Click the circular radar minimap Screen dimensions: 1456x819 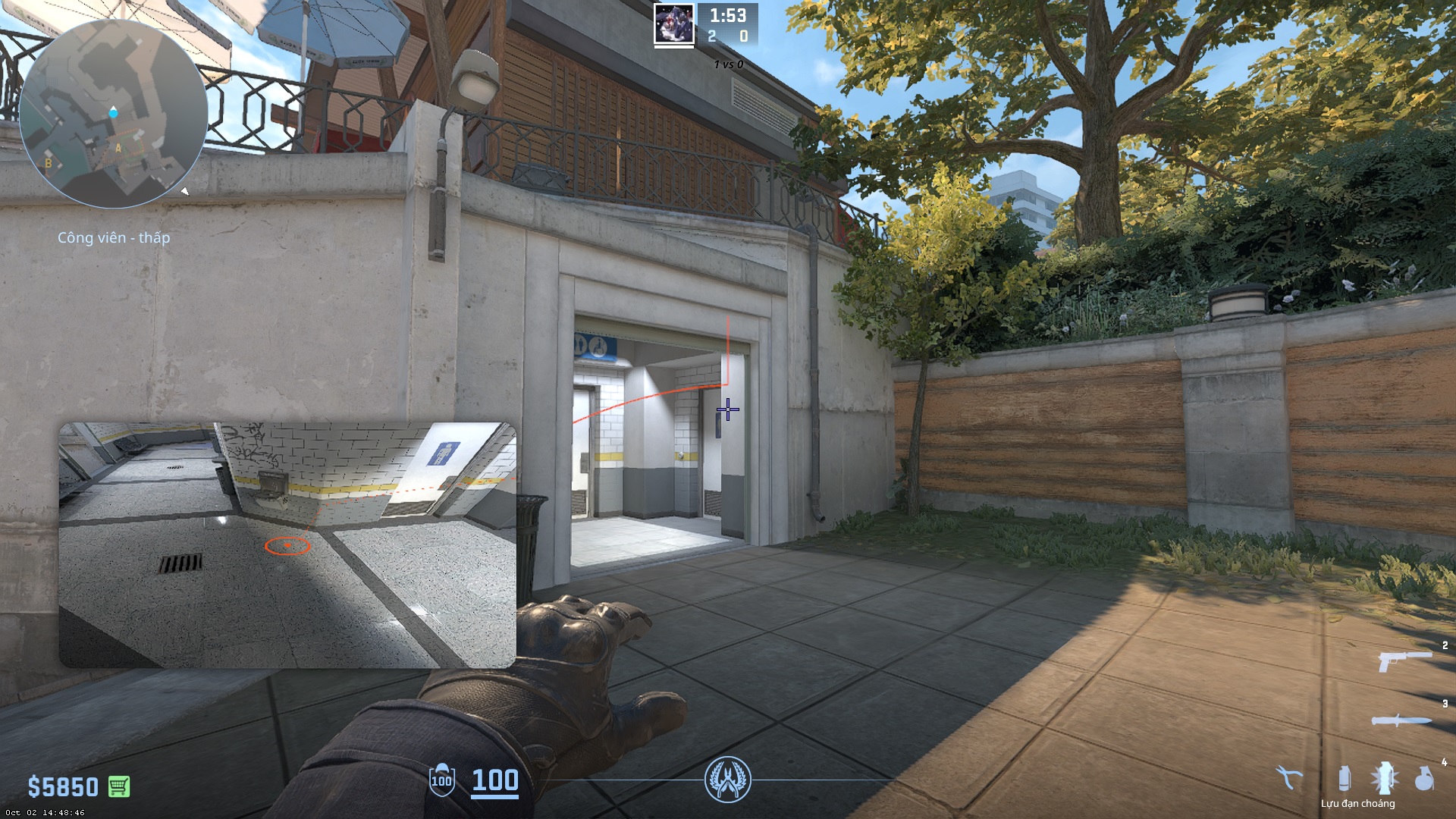(113, 114)
